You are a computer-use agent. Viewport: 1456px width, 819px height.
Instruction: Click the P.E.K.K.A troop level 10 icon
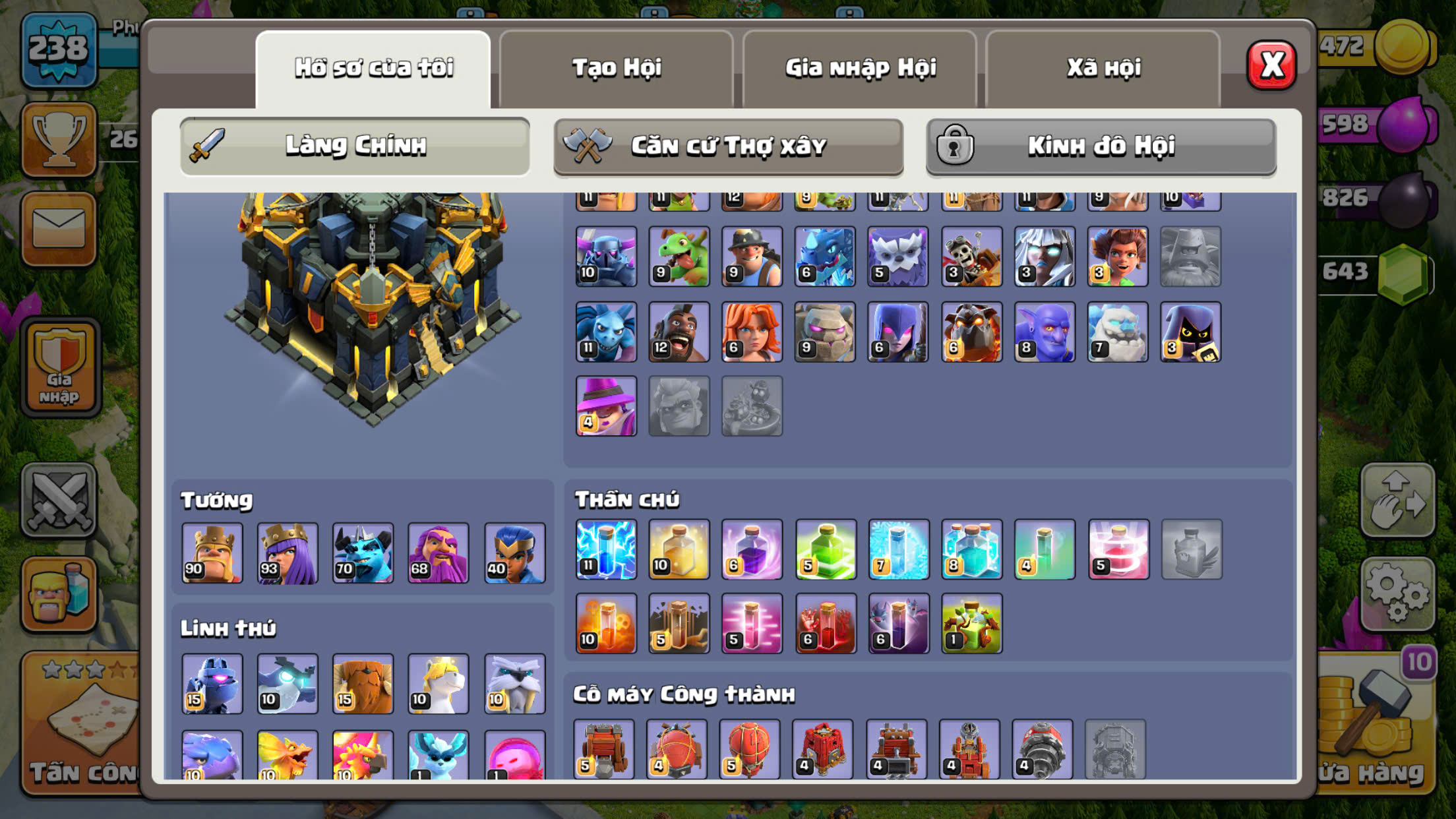click(606, 257)
